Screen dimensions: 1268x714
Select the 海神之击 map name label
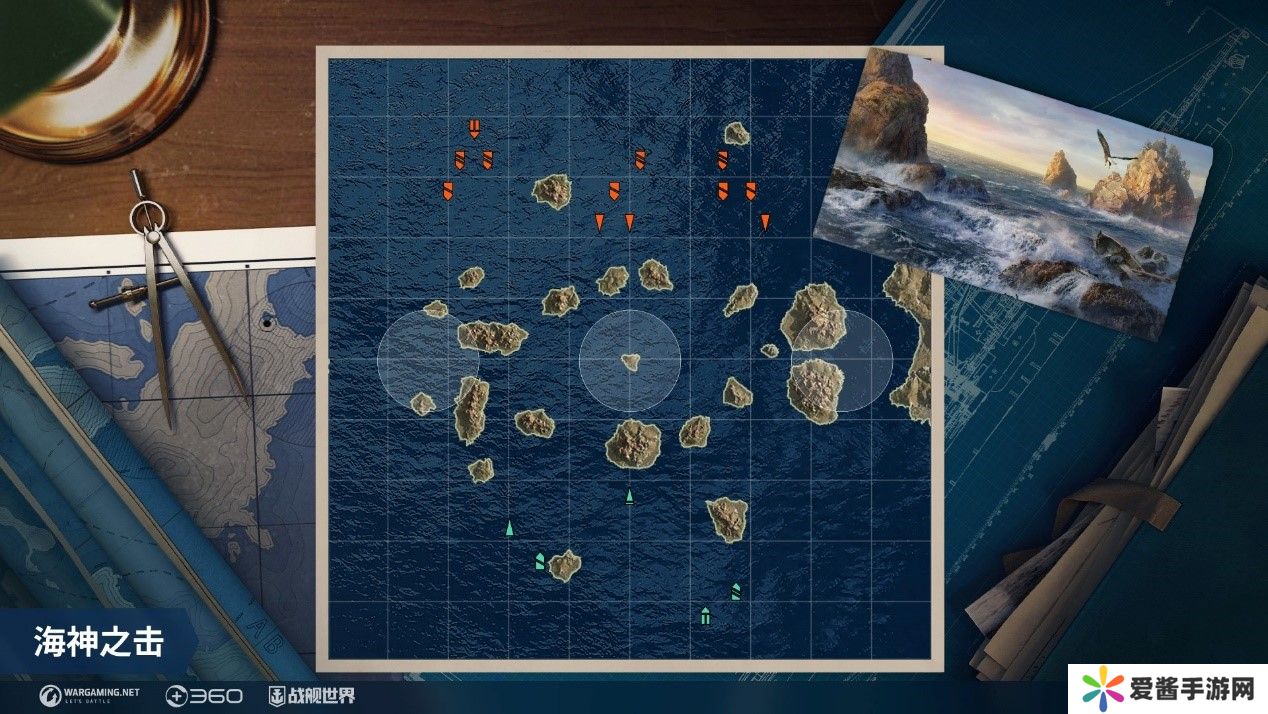click(98, 640)
